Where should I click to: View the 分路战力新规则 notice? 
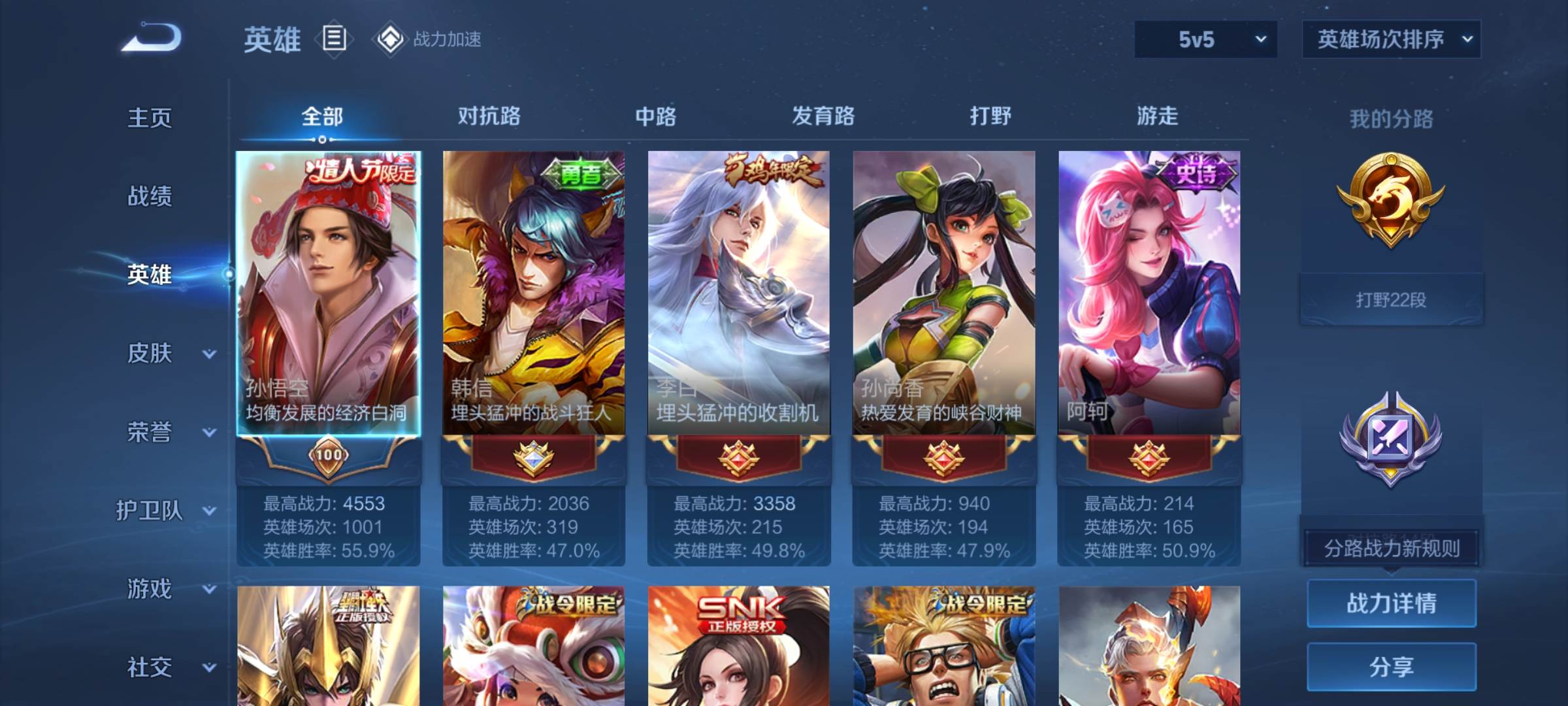point(1391,548)
